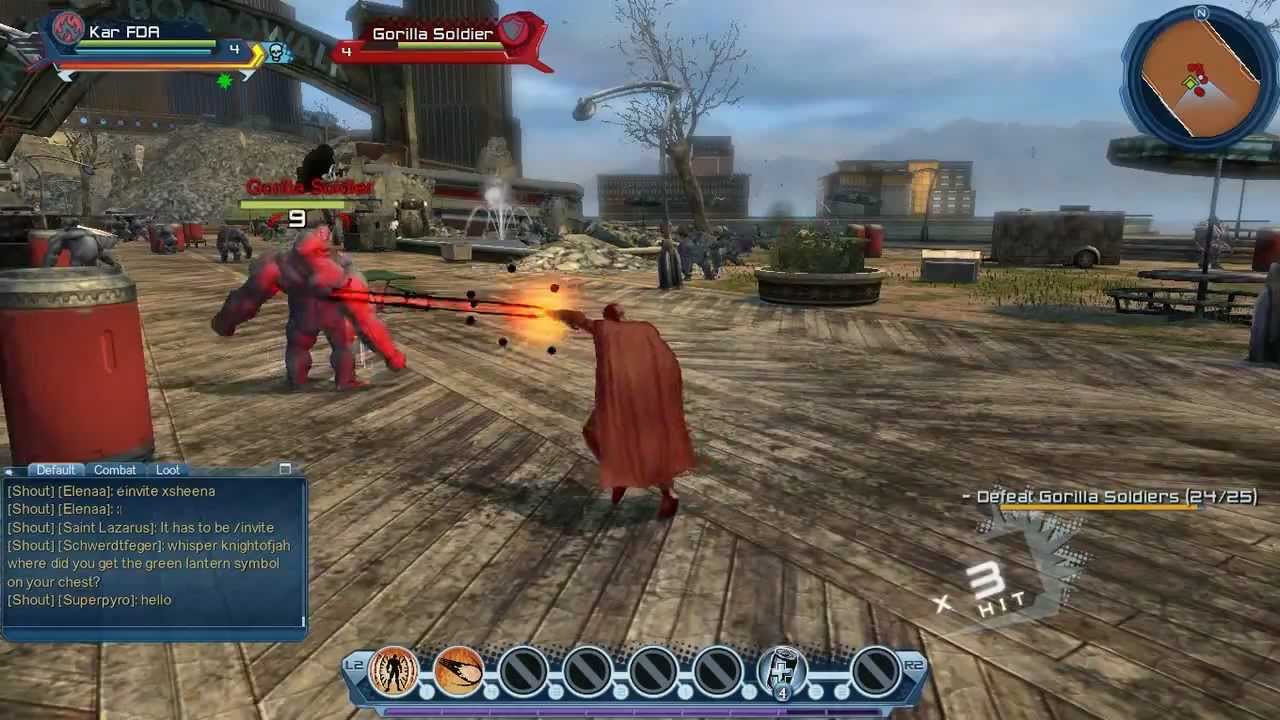Use the fiery comet ability icon

click(459, 670)
